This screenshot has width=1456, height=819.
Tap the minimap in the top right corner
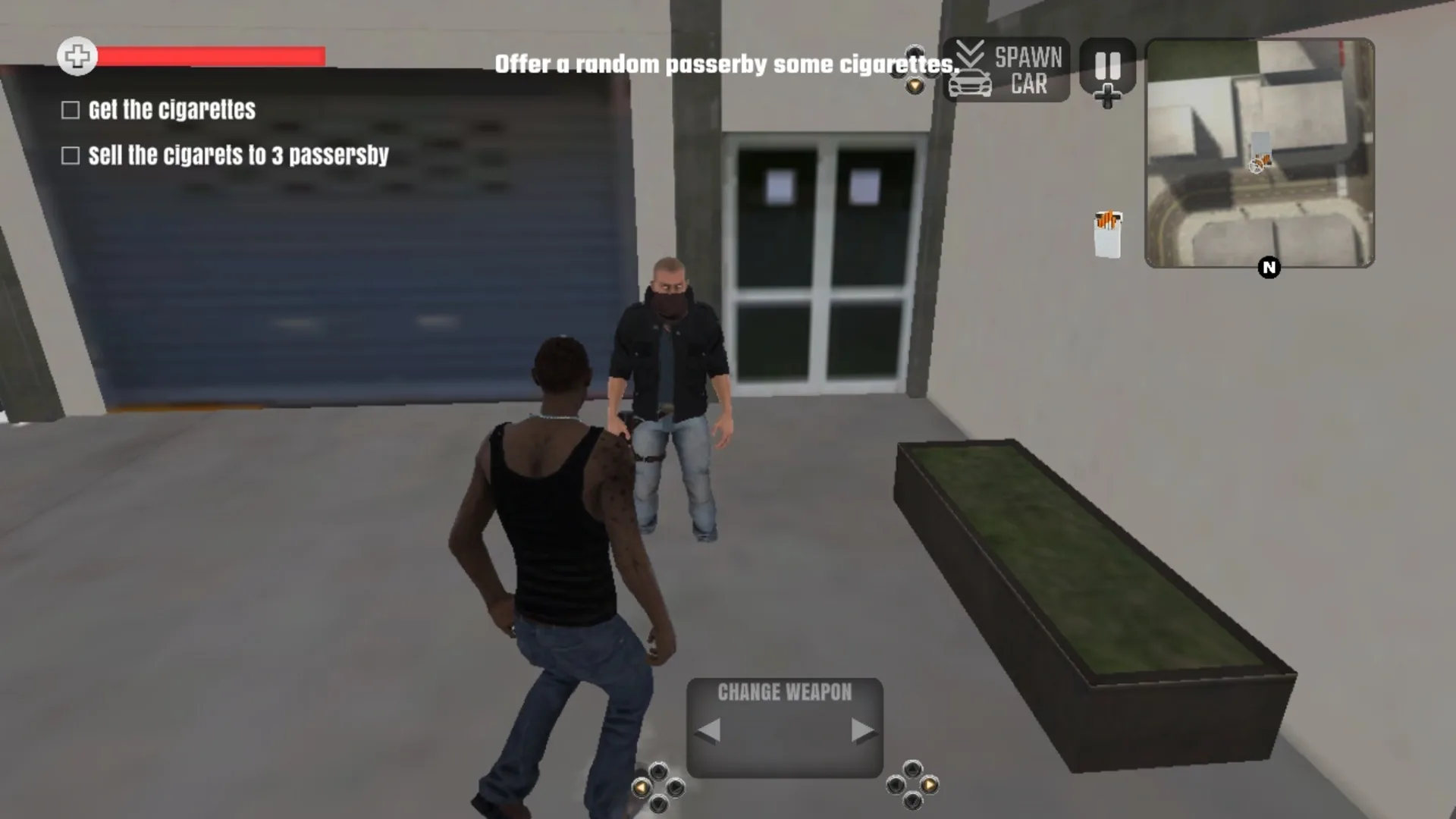click(x=1260, y=154)
